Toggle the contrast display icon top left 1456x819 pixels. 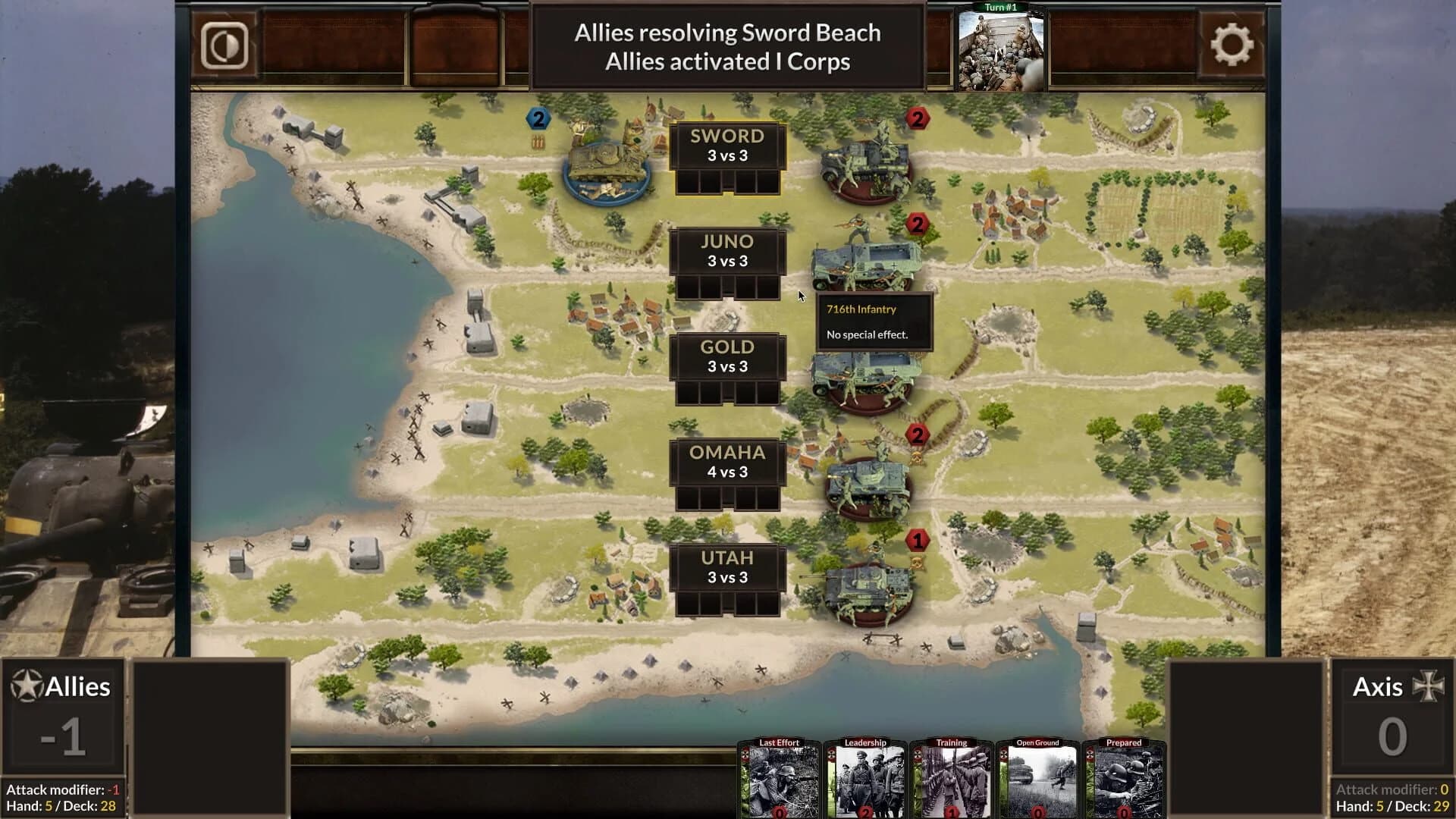[x=224, y=45]
